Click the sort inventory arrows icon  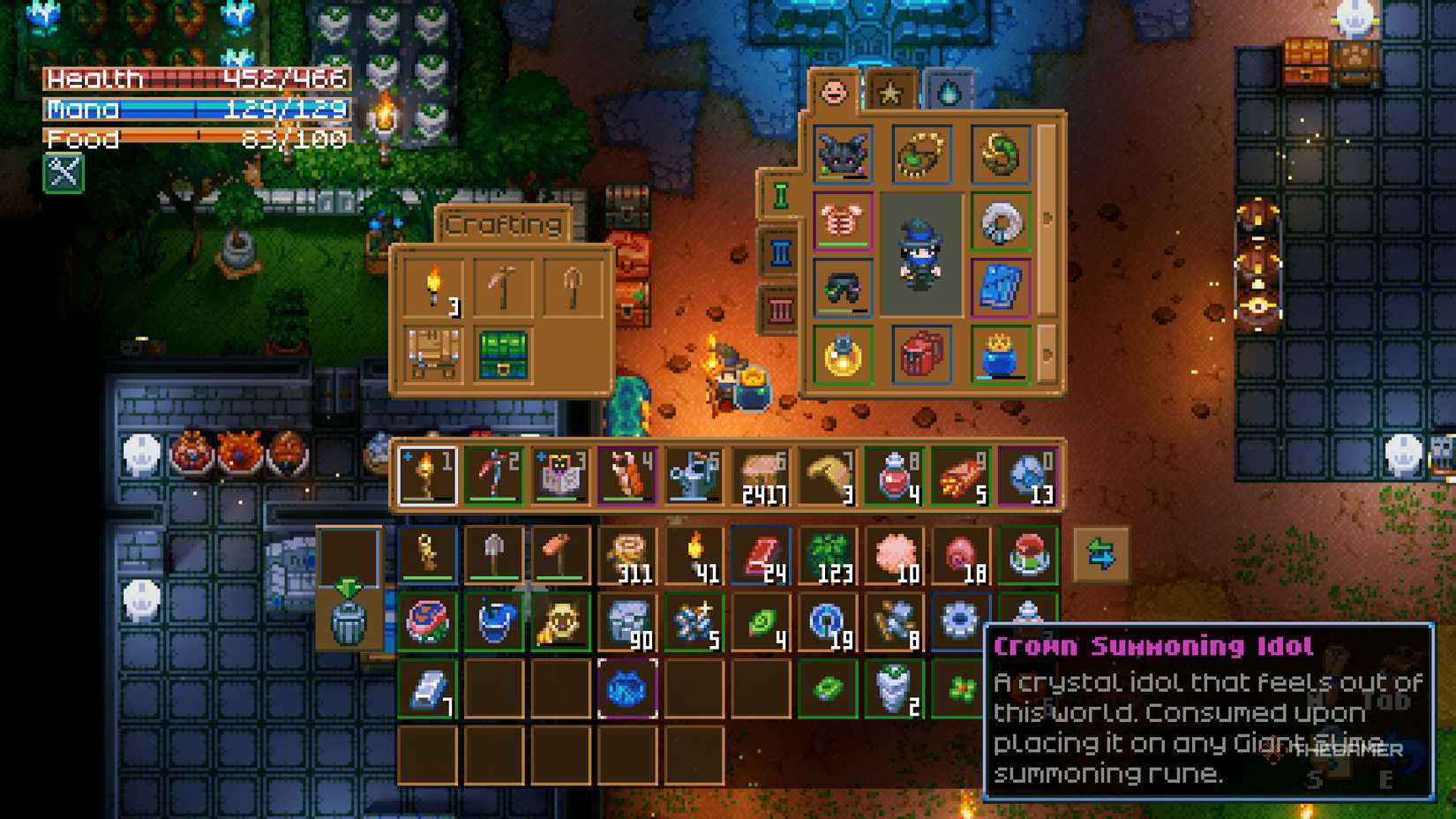(1101, 553)
